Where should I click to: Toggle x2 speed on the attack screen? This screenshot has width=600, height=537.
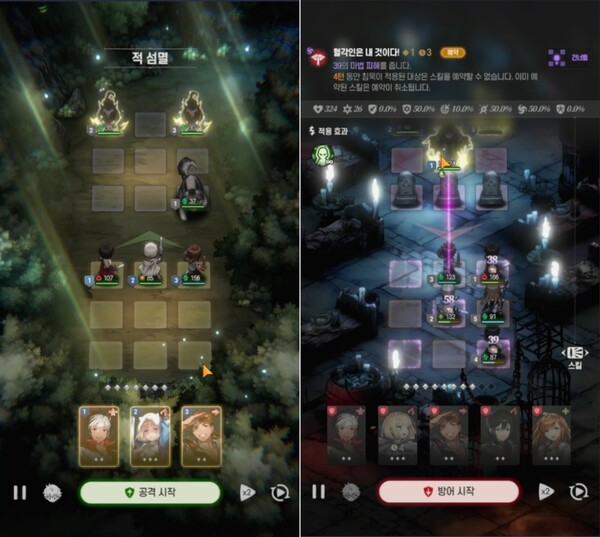pyautogui.click(x=247, y=492)
